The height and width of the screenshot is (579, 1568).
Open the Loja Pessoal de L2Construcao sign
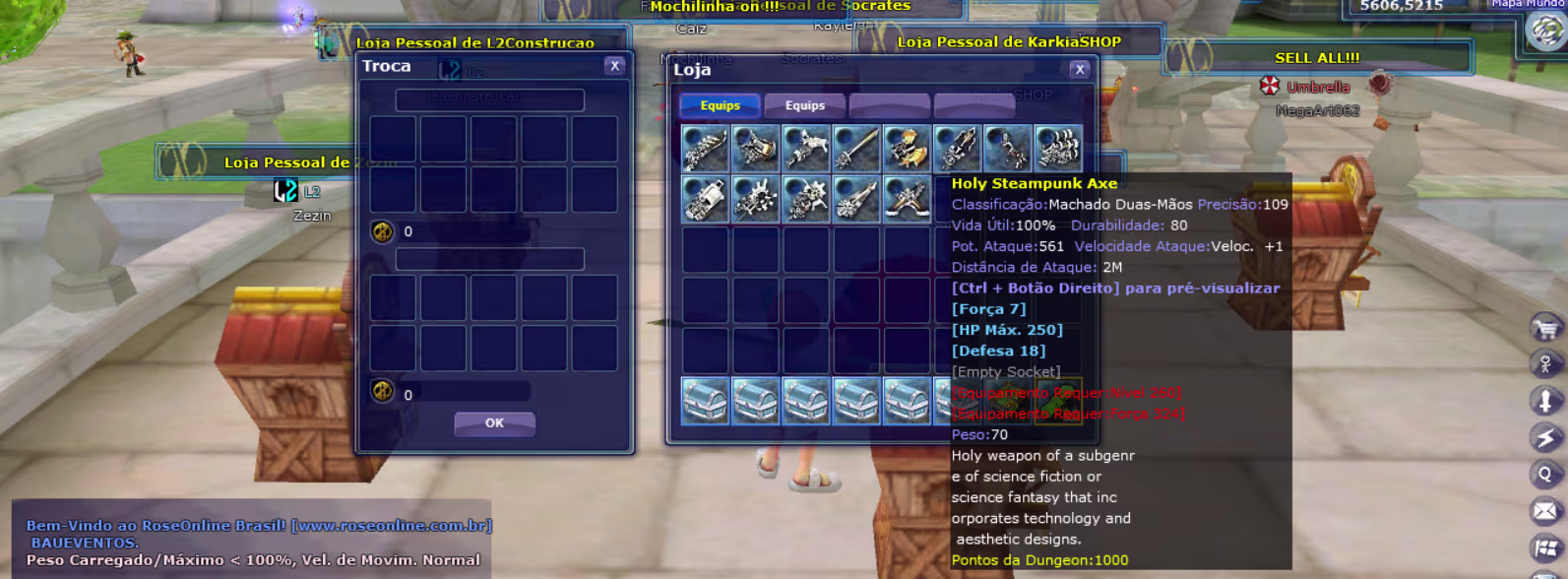[474, 43]
